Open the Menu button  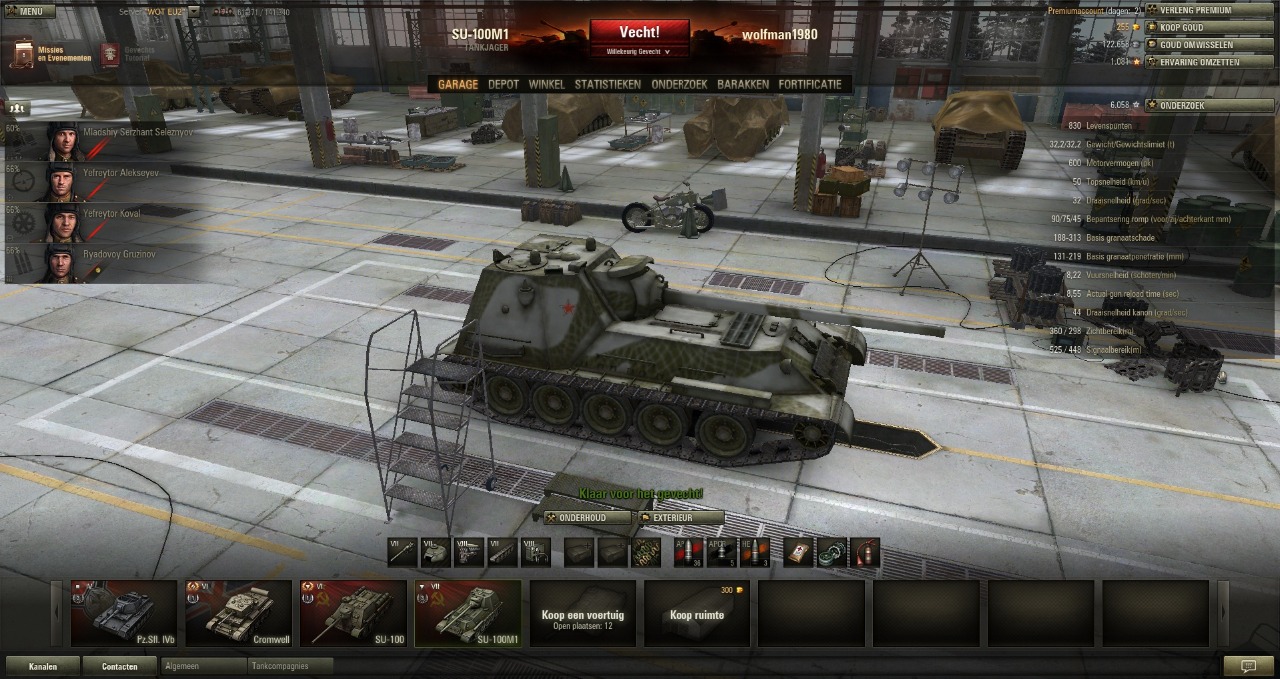click(26, 11)
